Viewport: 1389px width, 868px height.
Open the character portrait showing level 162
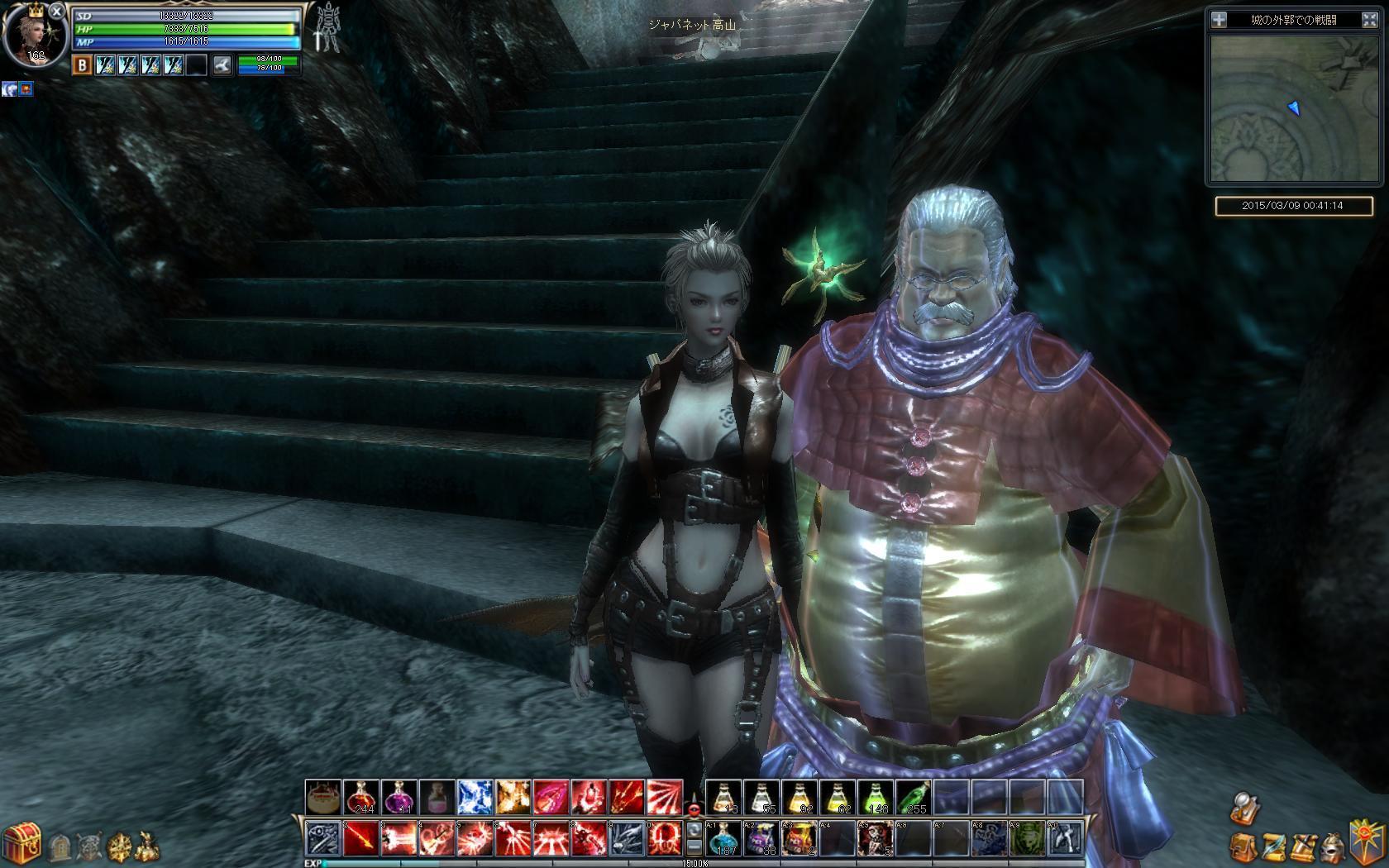click(35, 35)
